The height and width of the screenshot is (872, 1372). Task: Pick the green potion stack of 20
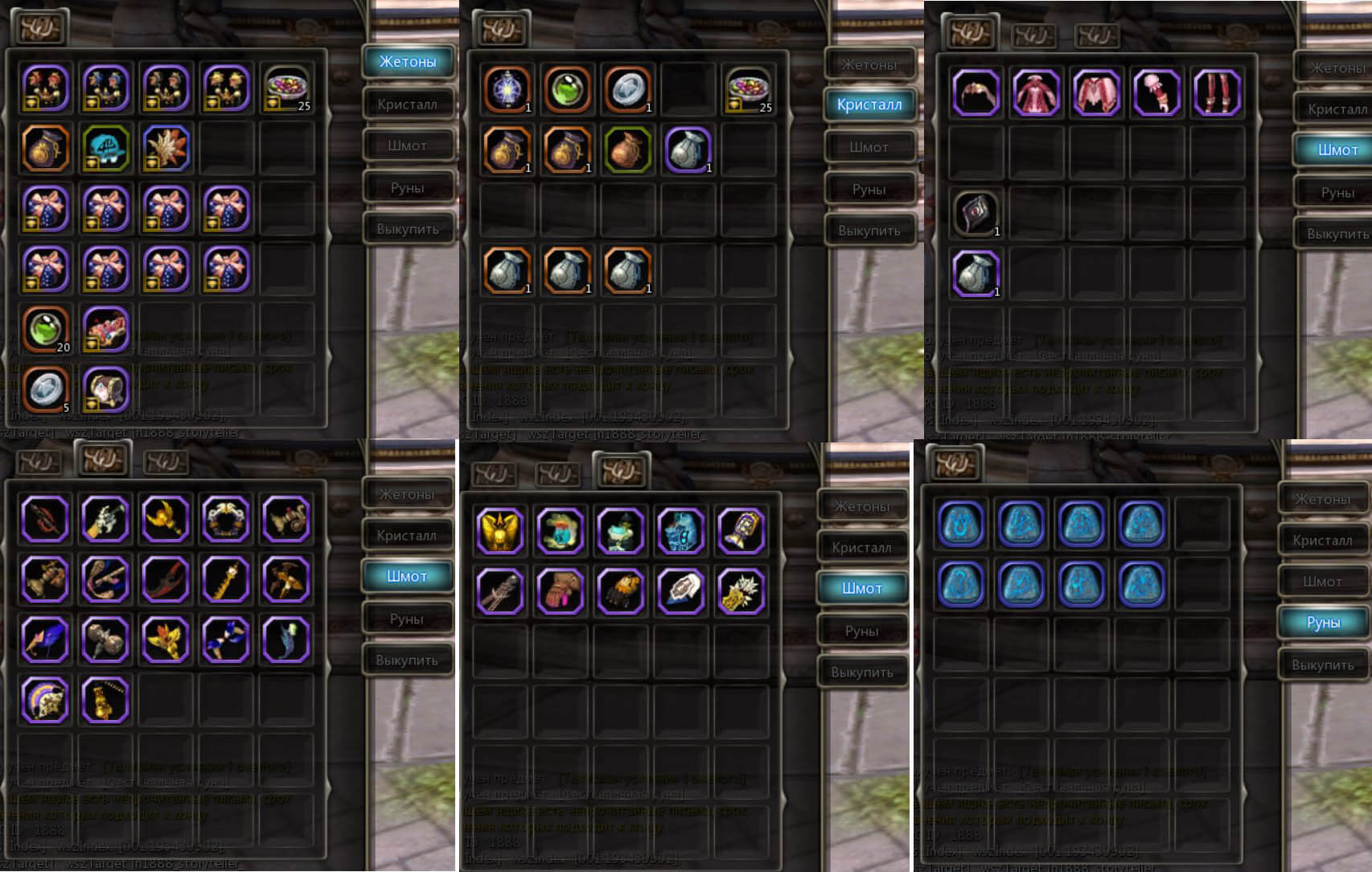[x=46, y=328]
